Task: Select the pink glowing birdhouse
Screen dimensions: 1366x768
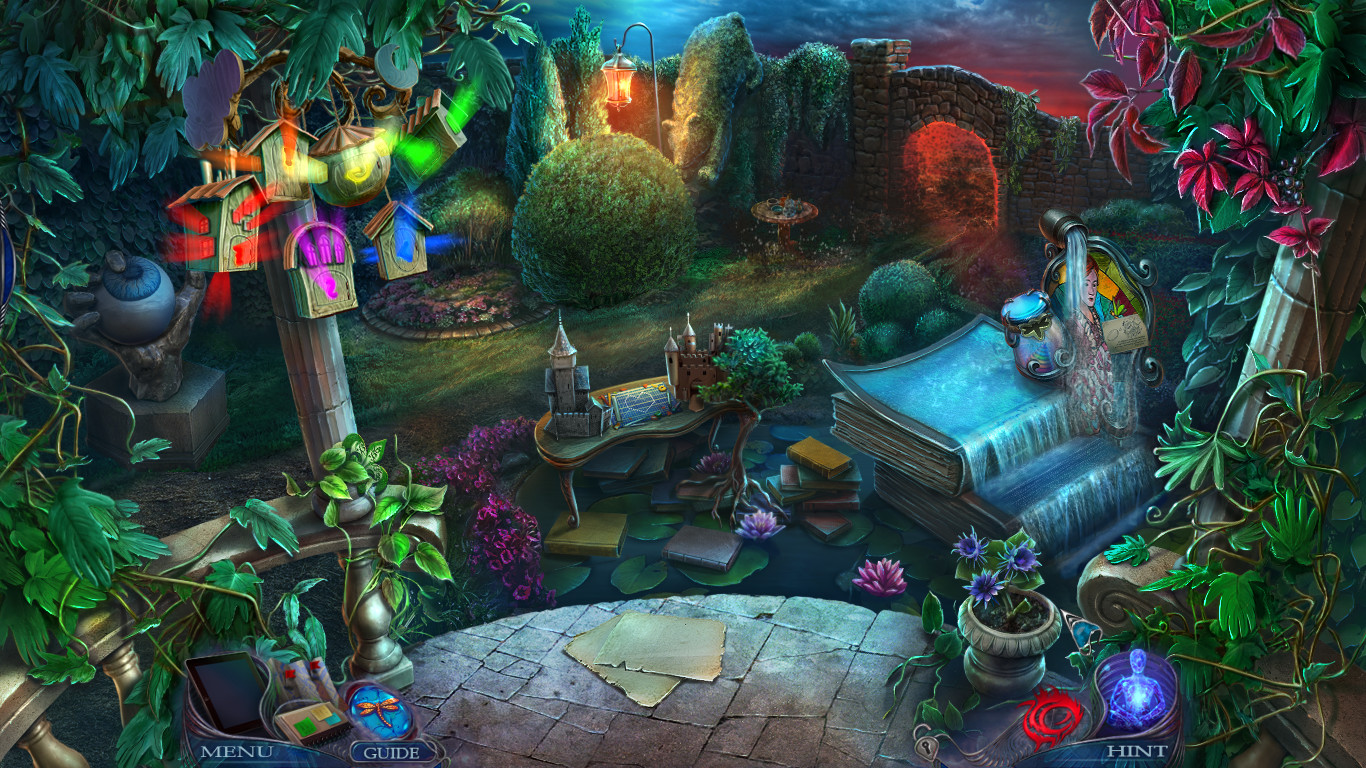Action: 322,260
